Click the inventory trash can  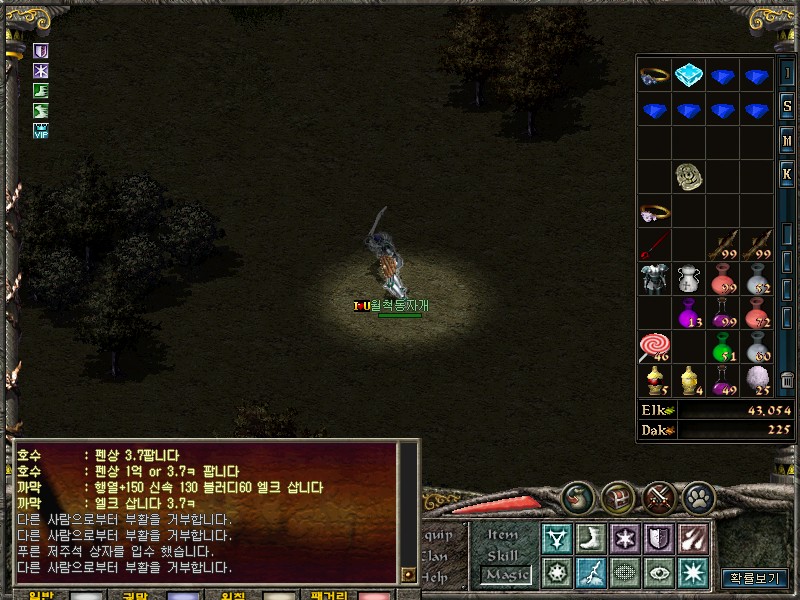tap(787, 381)
